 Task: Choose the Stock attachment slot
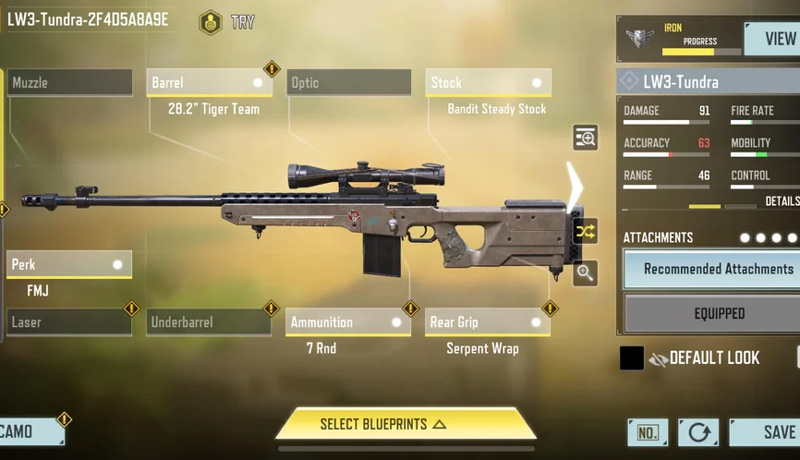tap(489, 83)
